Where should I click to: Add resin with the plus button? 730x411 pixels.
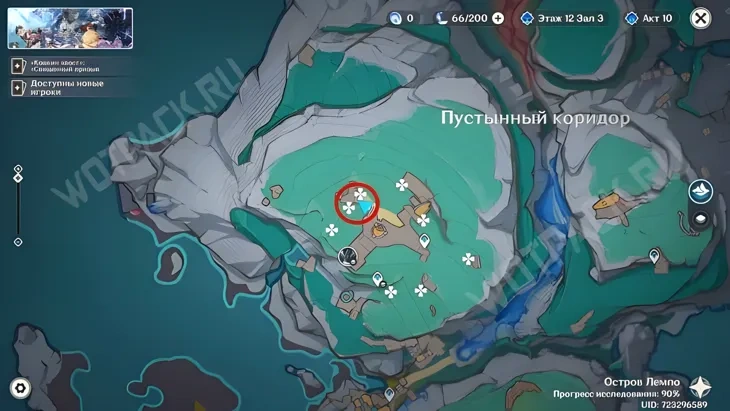click(x=498, y=18)
